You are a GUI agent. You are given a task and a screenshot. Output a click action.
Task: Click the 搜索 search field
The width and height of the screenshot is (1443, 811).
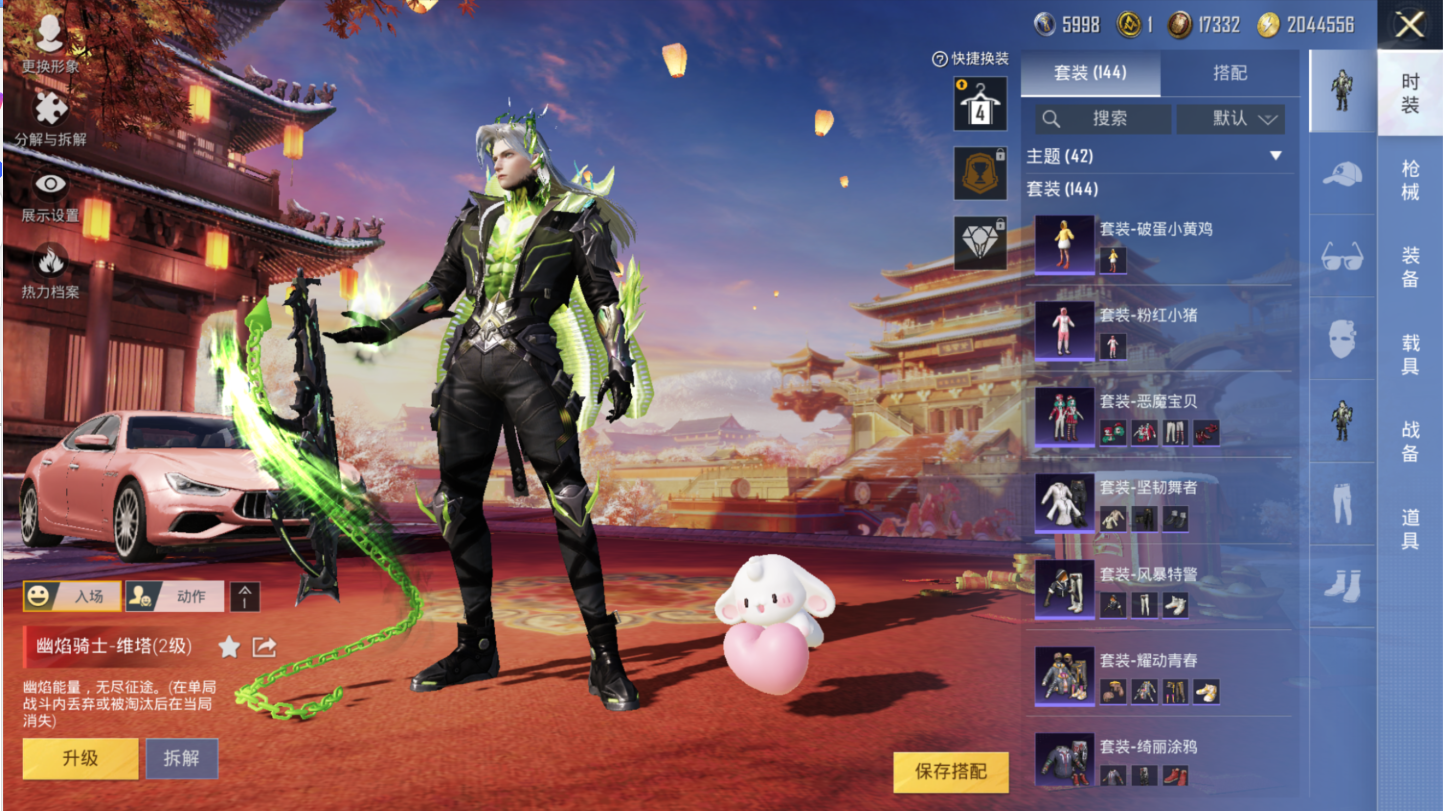tap(1103, 119)
